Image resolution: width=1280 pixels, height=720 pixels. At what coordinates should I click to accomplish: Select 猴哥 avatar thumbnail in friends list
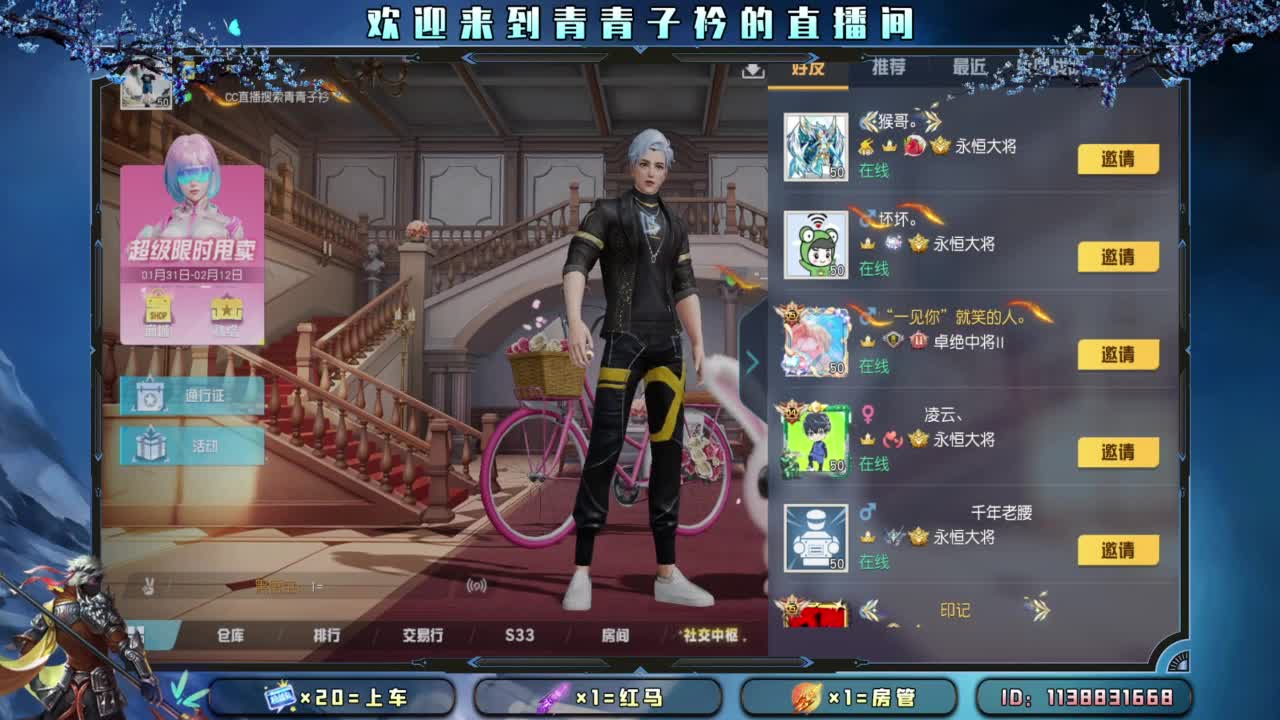[x=817, y=148]
